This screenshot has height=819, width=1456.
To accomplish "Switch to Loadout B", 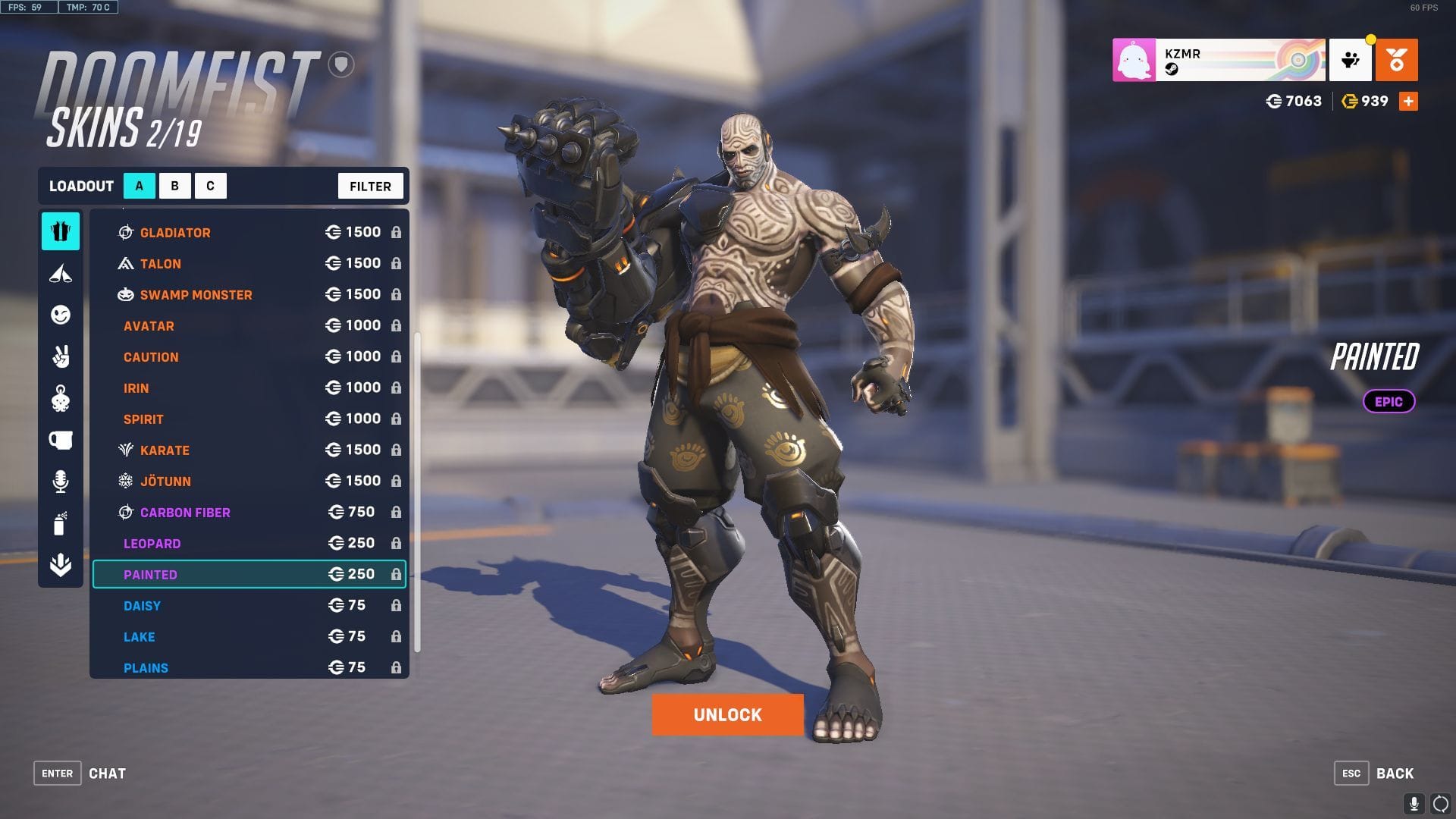I will [x=174, y=185].
